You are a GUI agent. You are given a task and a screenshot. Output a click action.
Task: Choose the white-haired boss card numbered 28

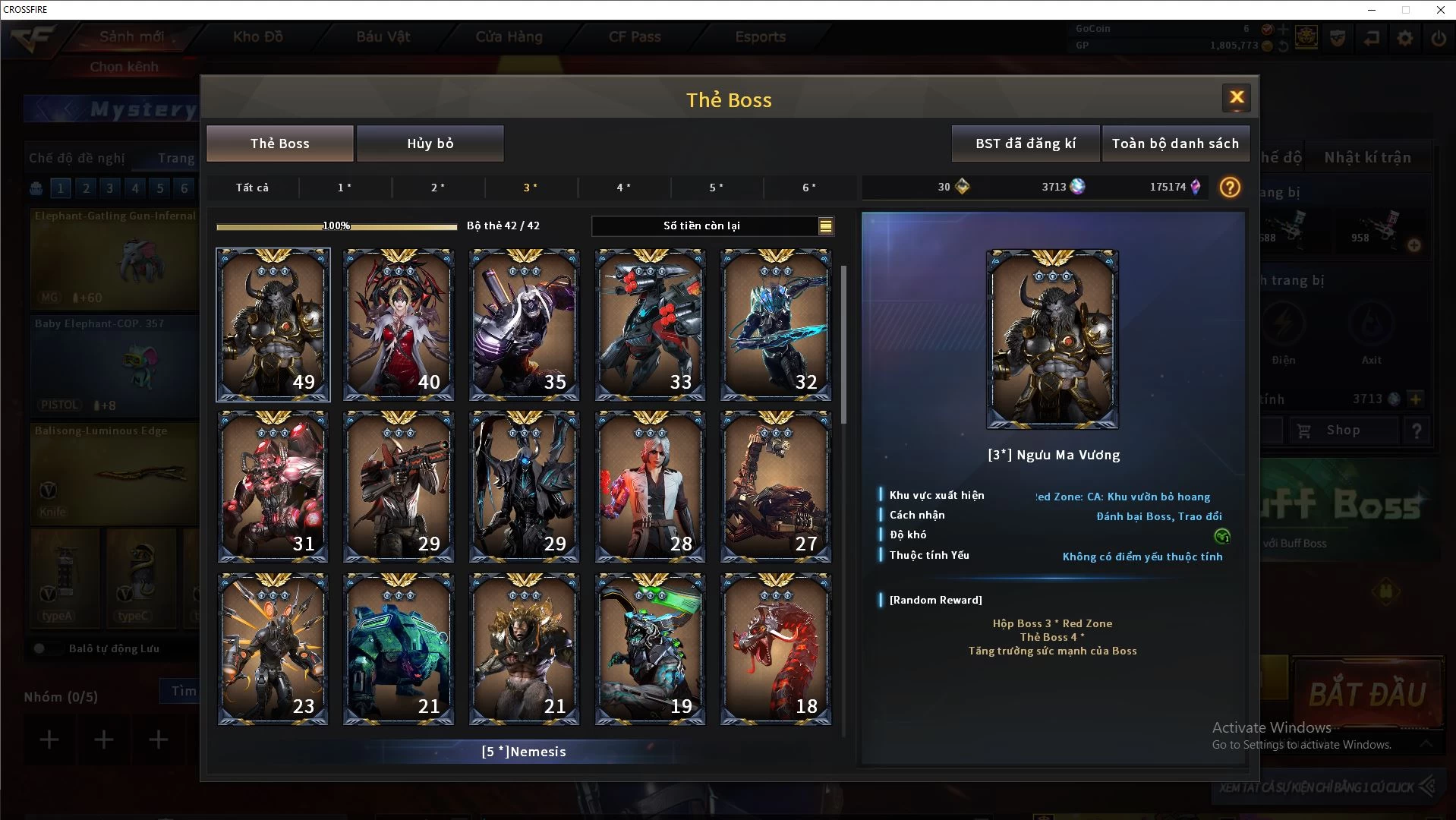pos(650,487)
